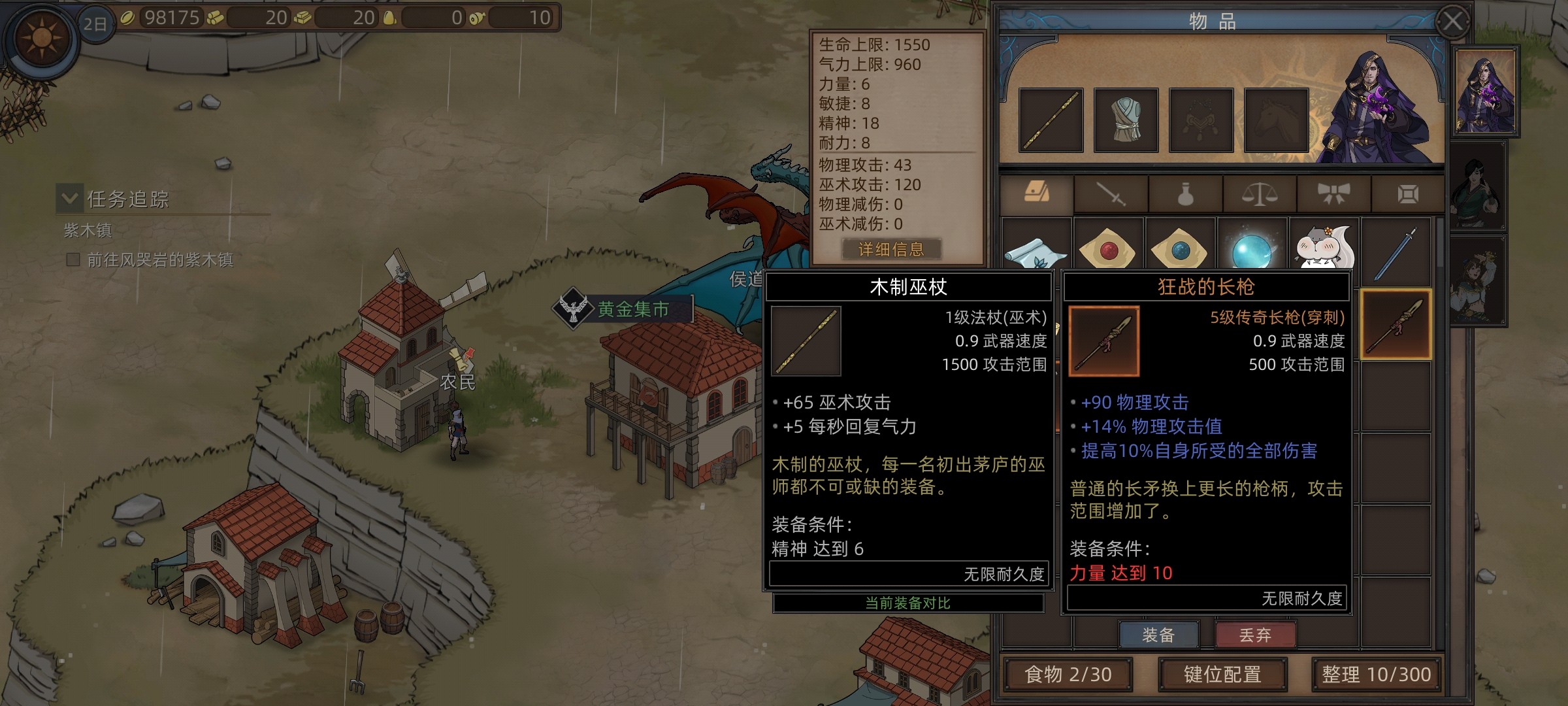
Task: Switch to the ribbon bow category tab
Action: coord(1333,194)
